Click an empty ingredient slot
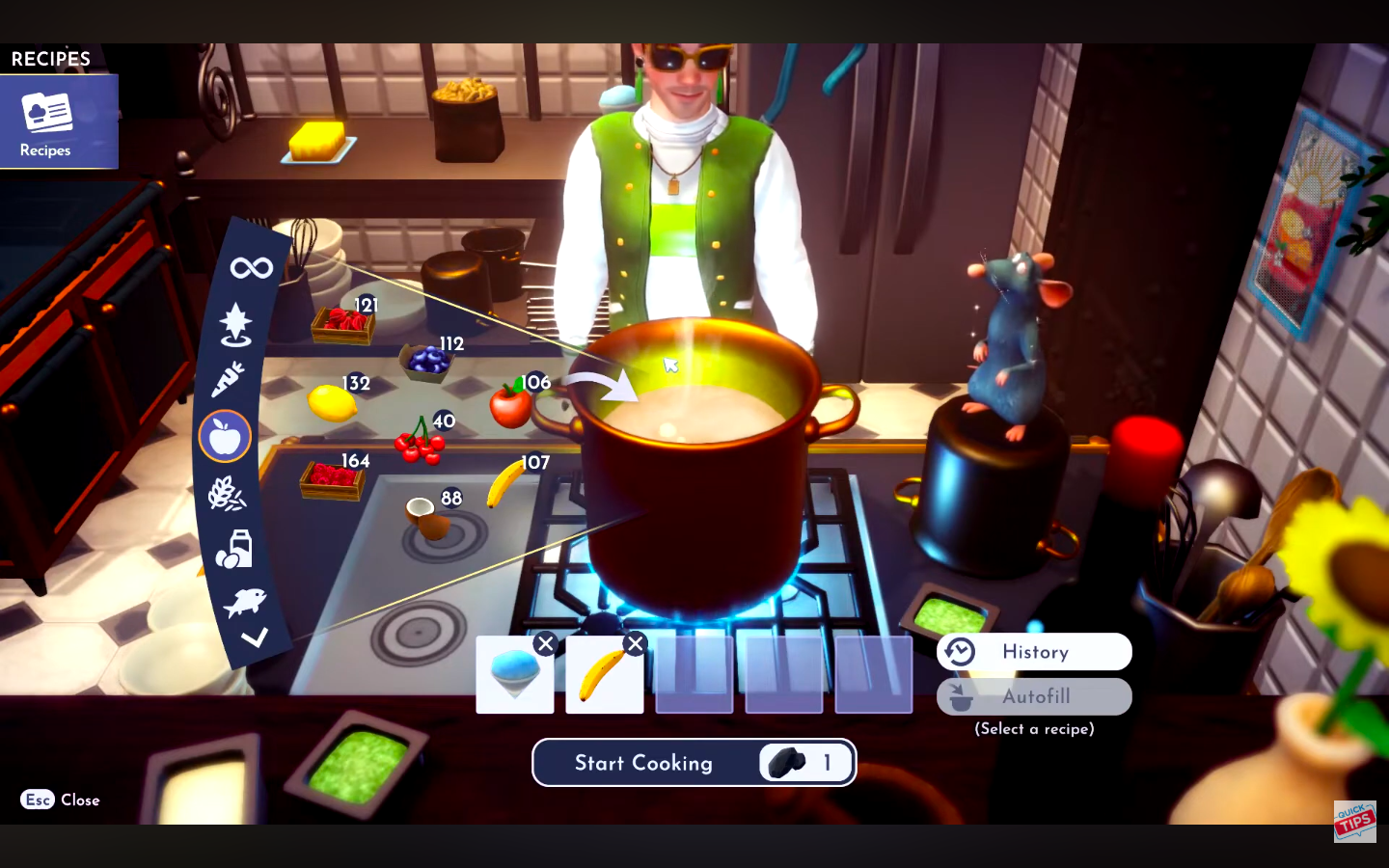The width and height of the screenshot is (1389, 868). pyautogui.click(x=694, y=674)
